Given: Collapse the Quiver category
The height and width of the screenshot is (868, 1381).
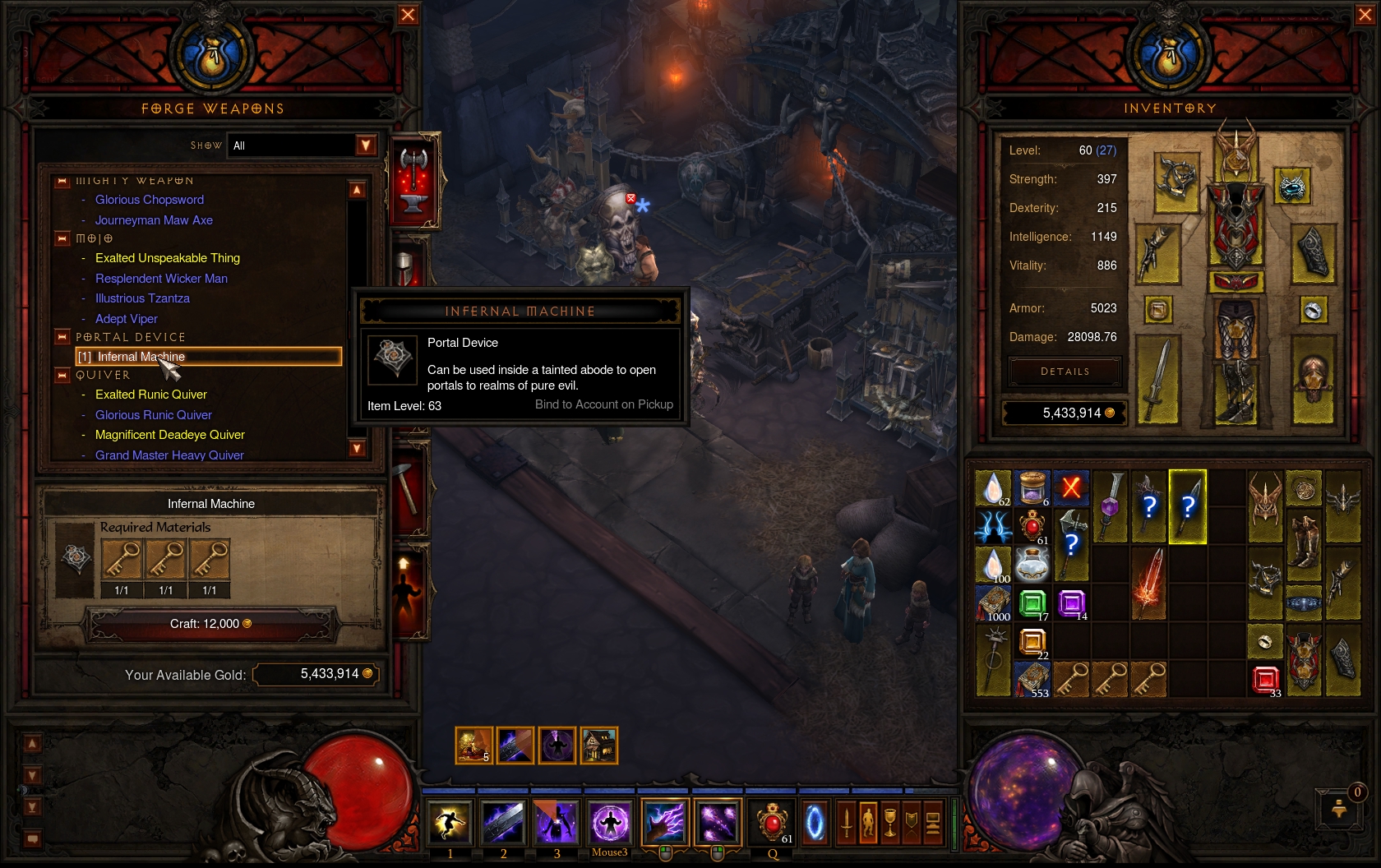Looking at the screenshot, I should [62, 376].
